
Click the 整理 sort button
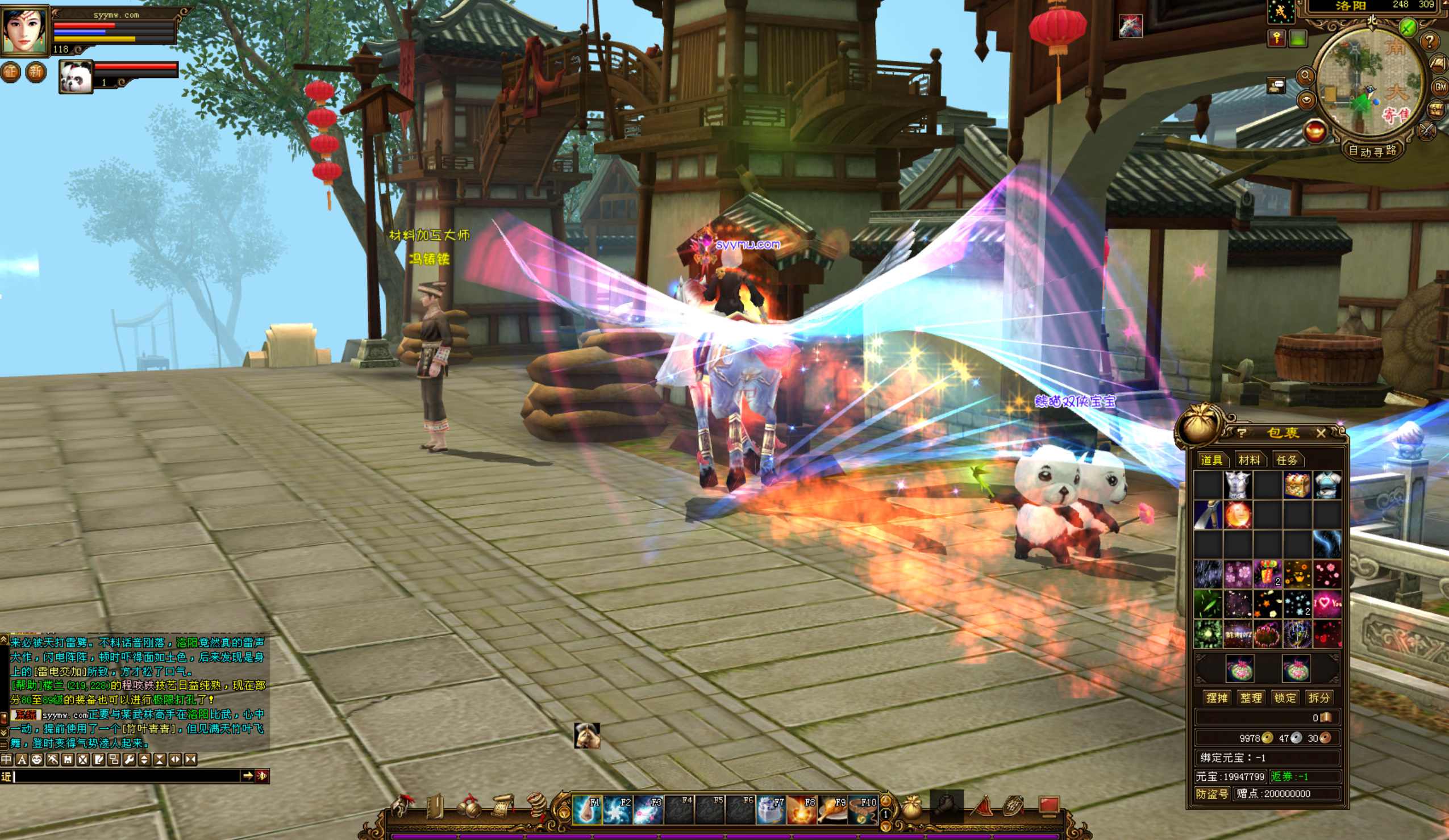coord(1251,697)
